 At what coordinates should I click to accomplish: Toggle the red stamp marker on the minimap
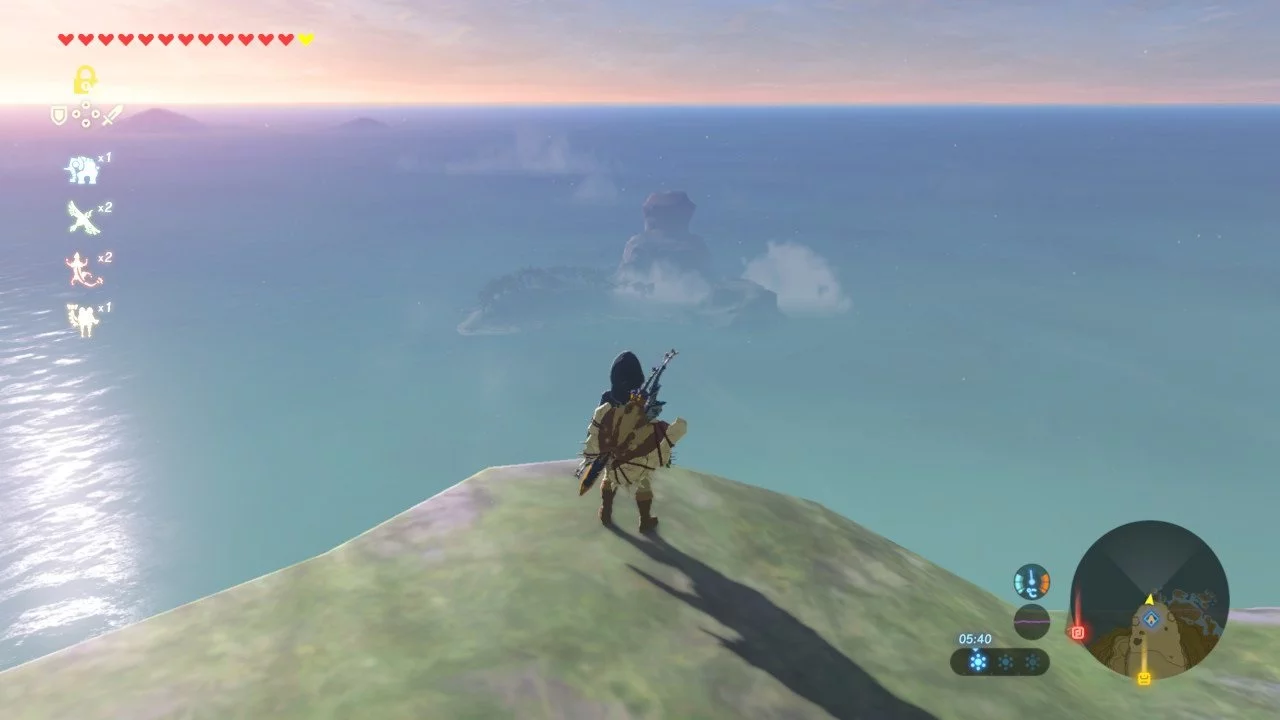tap(1077, 632)
